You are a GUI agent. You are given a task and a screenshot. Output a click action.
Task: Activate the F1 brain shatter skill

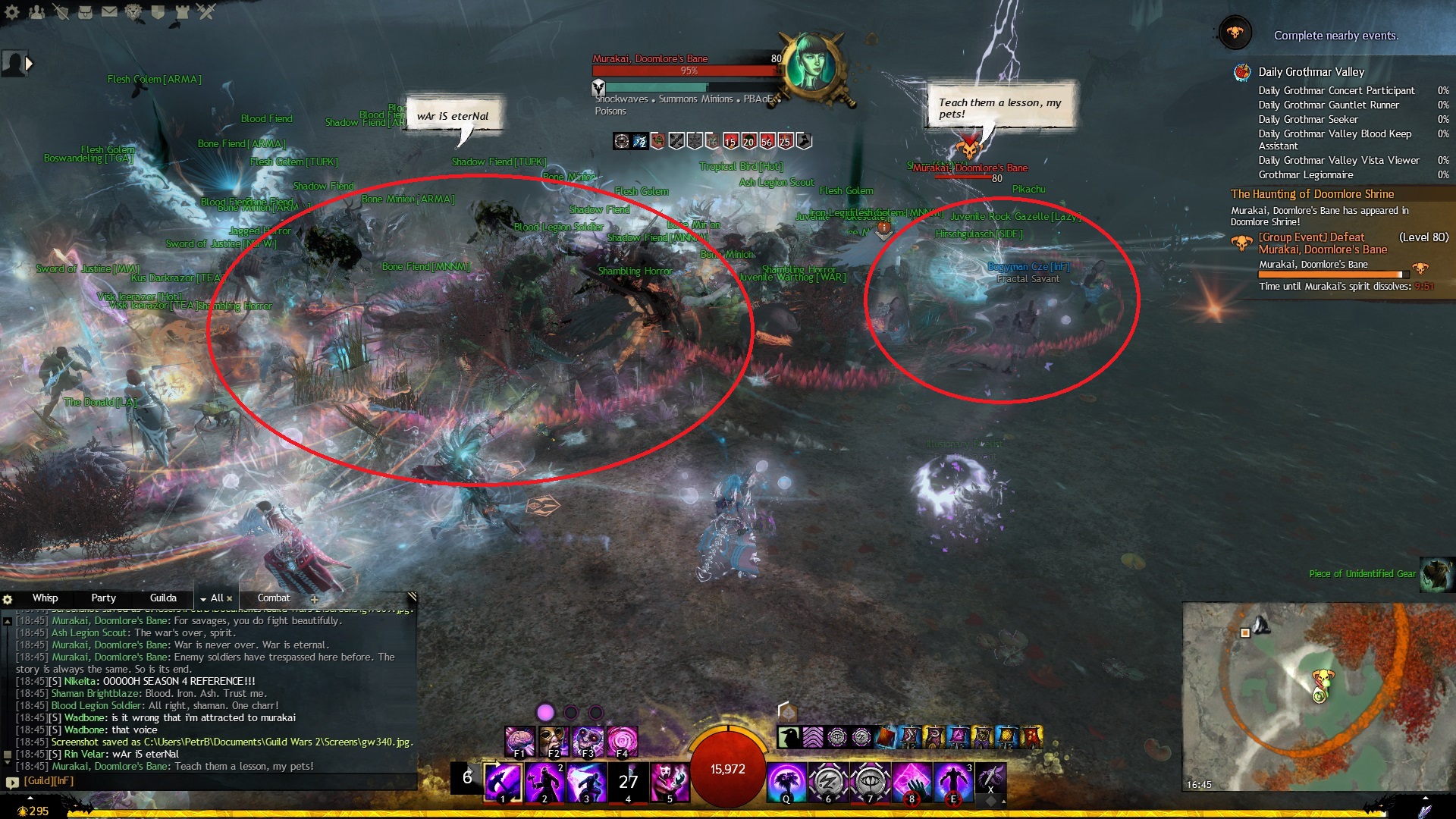pyautogui.click(x=519, y=742)
